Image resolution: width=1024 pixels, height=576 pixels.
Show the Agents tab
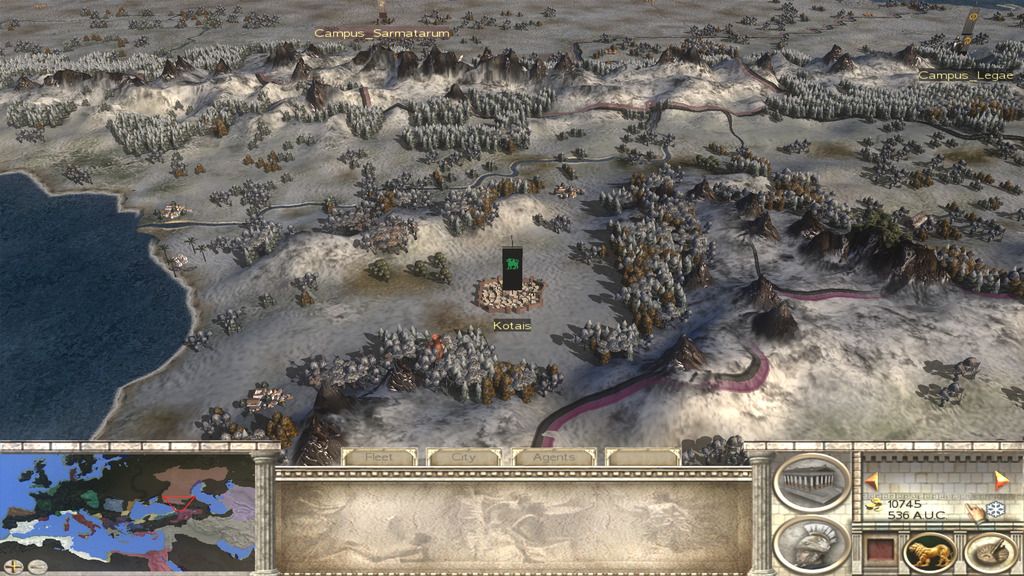[x=553, y=457]
